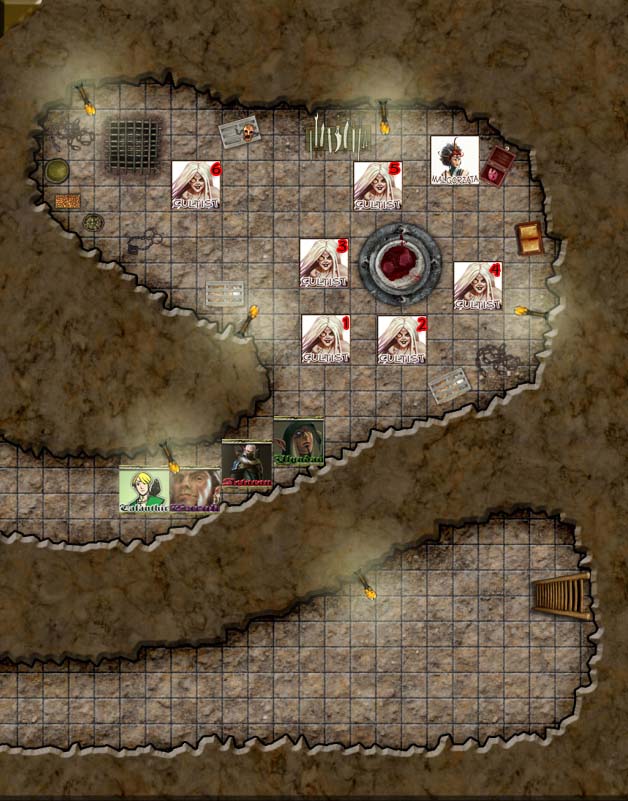Select the Cultist token numbered 3
This screenshot has width=628, height=801.
tap(325, 262)
